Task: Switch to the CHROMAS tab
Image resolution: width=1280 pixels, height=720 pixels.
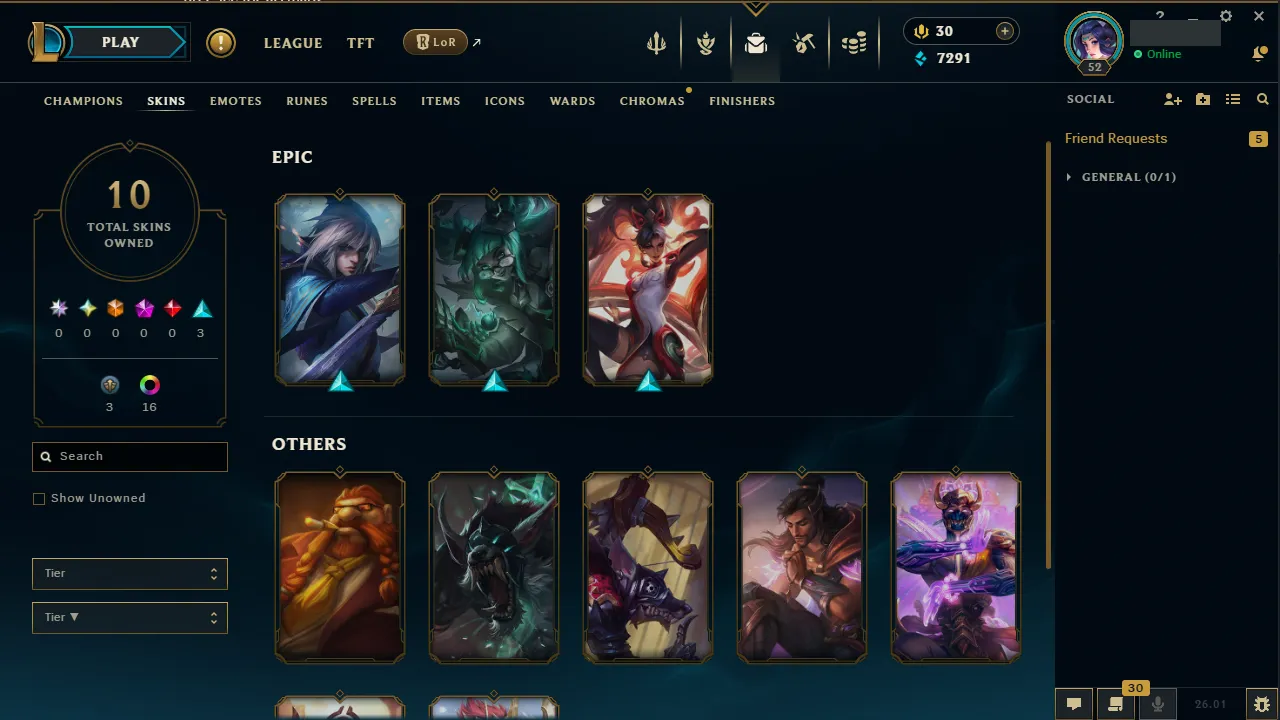Action: pos(652,101)
